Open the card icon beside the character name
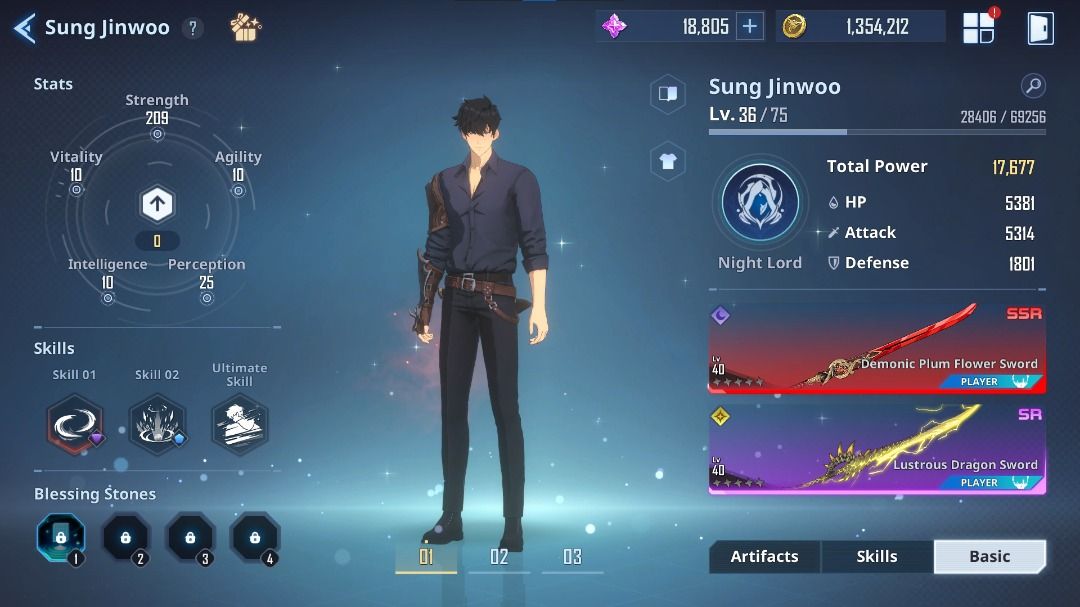This screenshot has width=1080, height=607. (x=667, y=94)
